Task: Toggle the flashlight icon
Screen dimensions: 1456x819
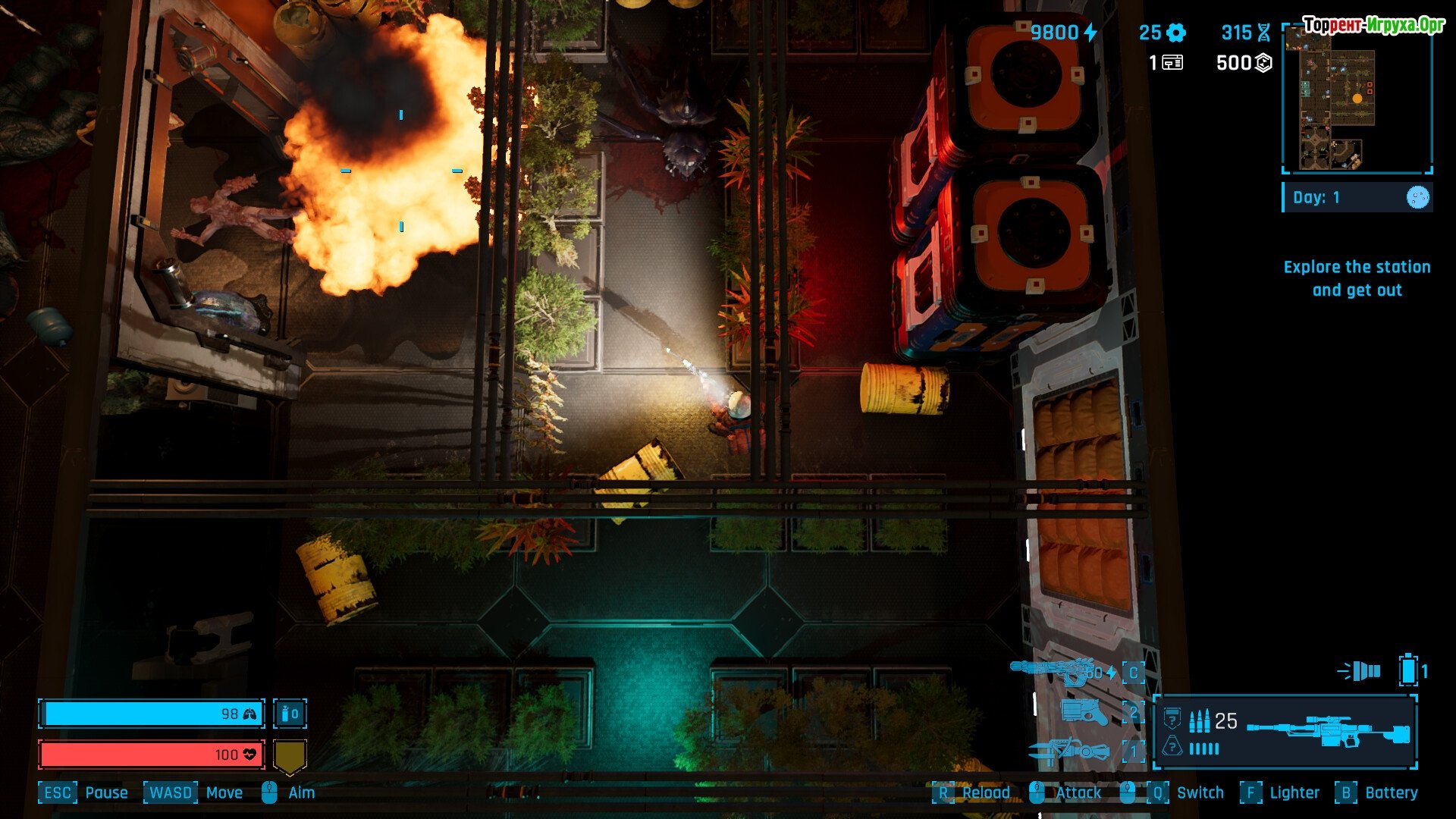Action: pyautogui.click(x=1360, y=671)
